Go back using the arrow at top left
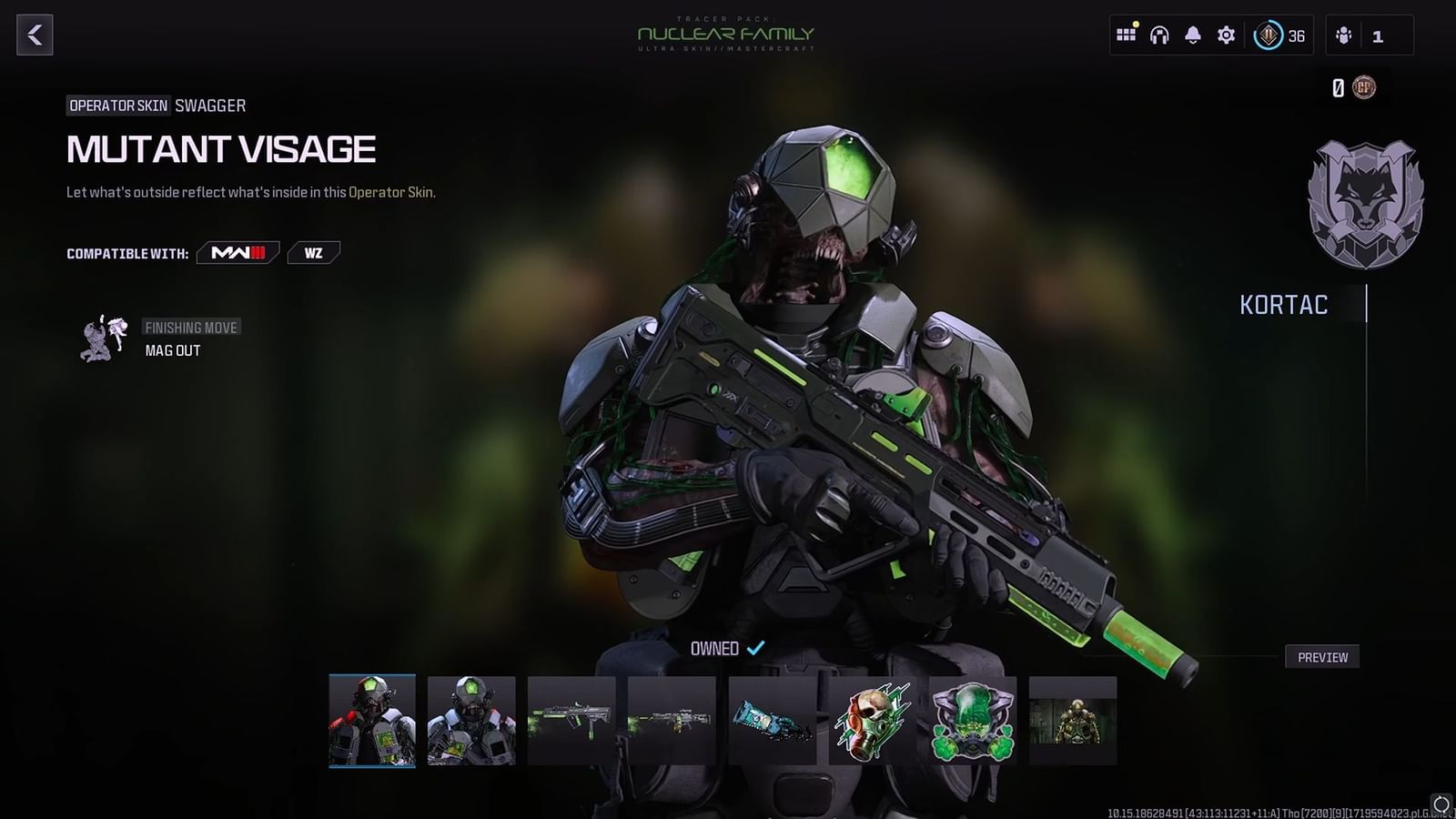1456x819 pixels. coord(35,36)
